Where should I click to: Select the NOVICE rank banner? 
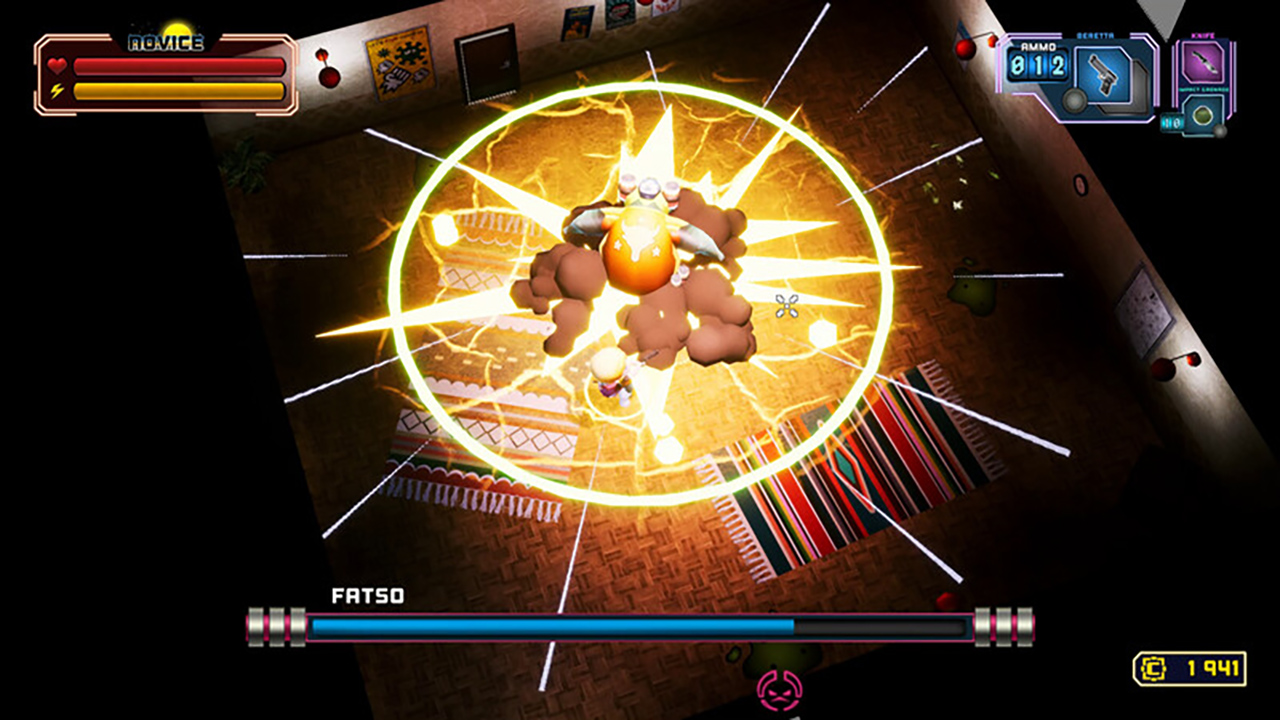pyautogui.click(x=164, y=42)
